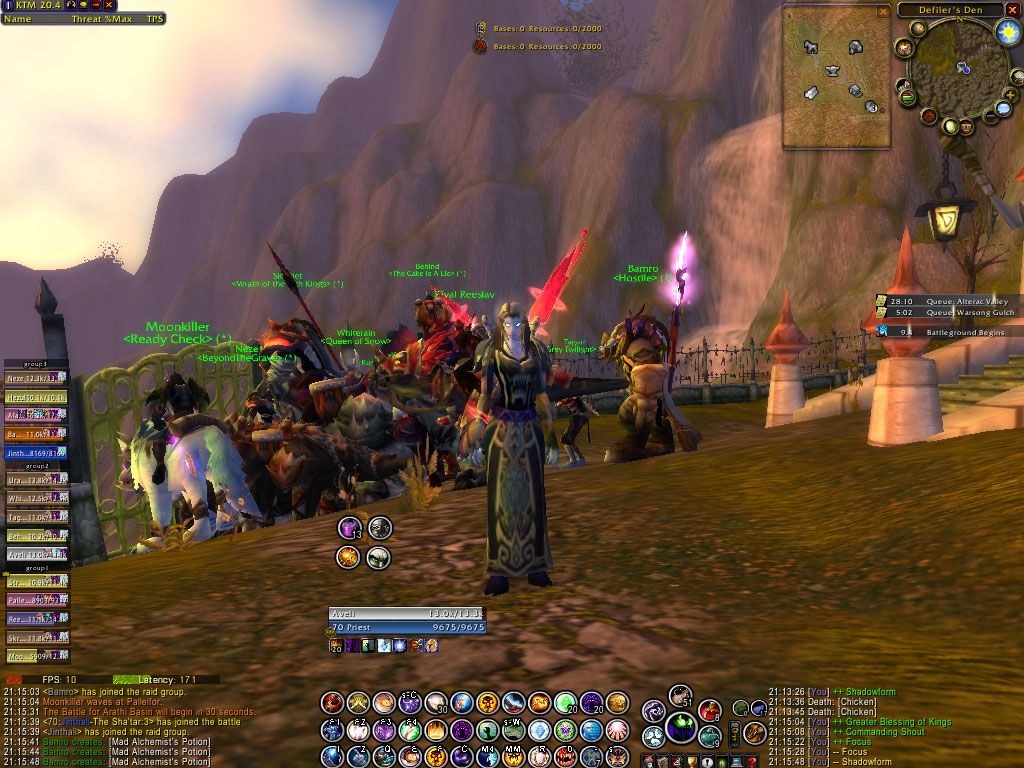The height and width of the screenshot is (768, 1024).
Task: Use the red potion icon showing 8
Action: (x=709, y=711)
